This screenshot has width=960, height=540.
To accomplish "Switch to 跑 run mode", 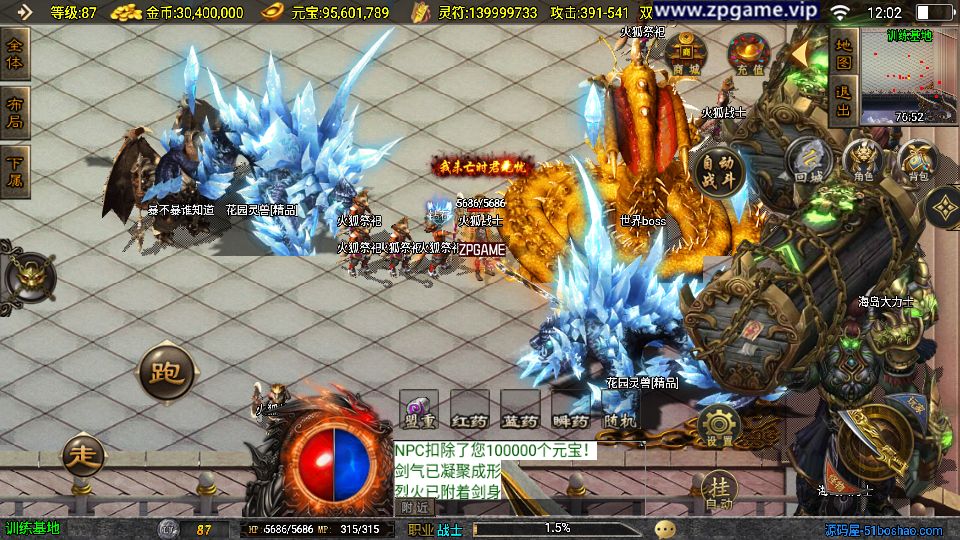I will (x=165, y=373).
